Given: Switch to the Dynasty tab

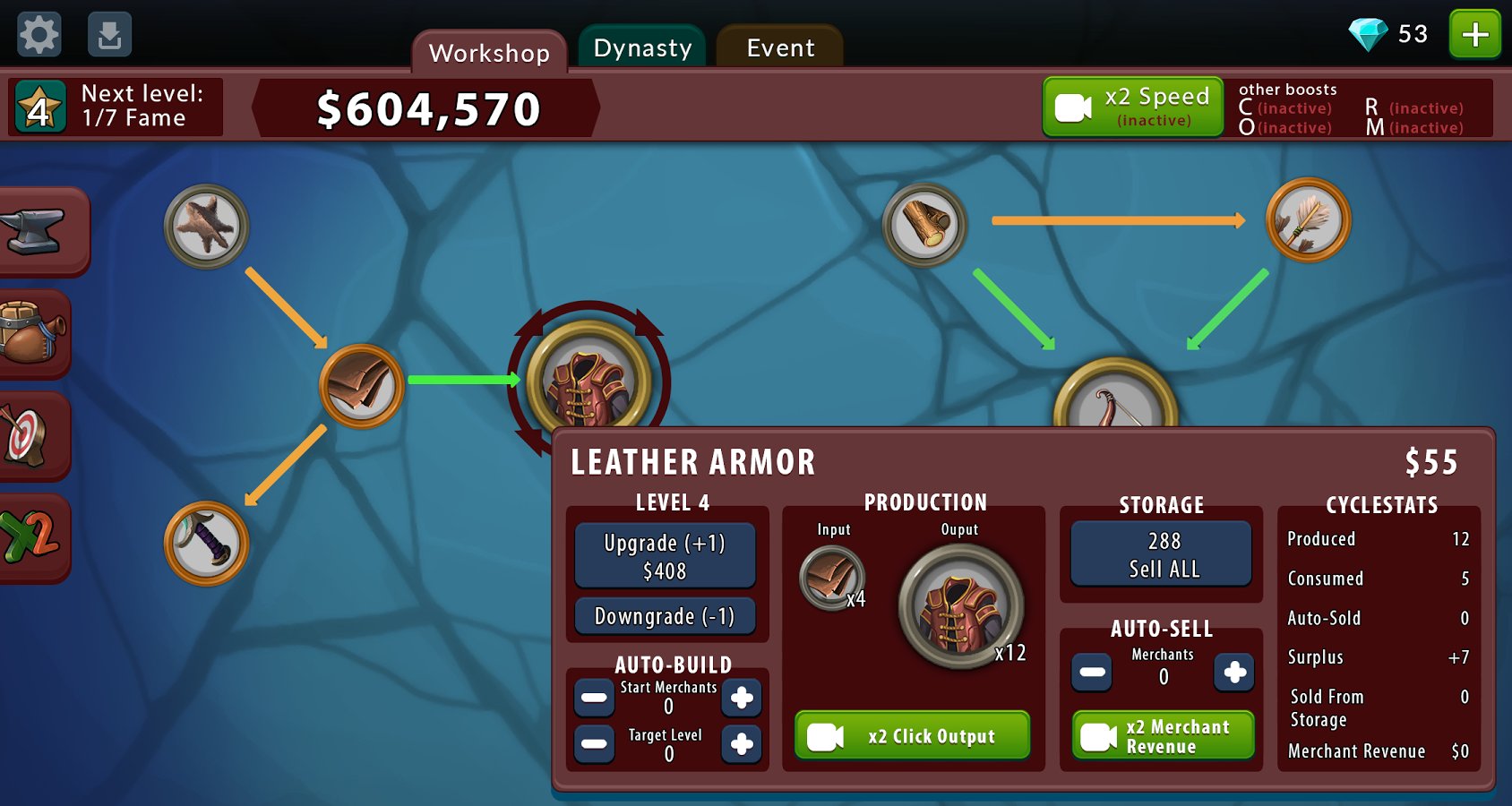Looking at the screenshot, I should point(642,48).
